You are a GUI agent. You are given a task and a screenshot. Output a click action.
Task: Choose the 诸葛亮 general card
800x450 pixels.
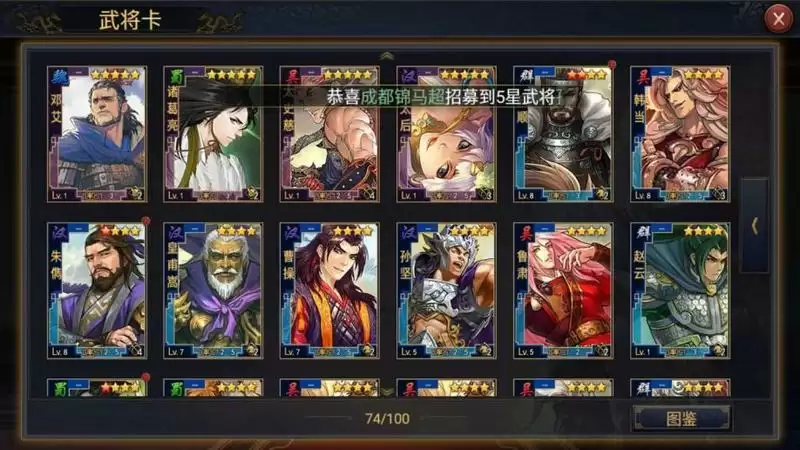(213, 134)
